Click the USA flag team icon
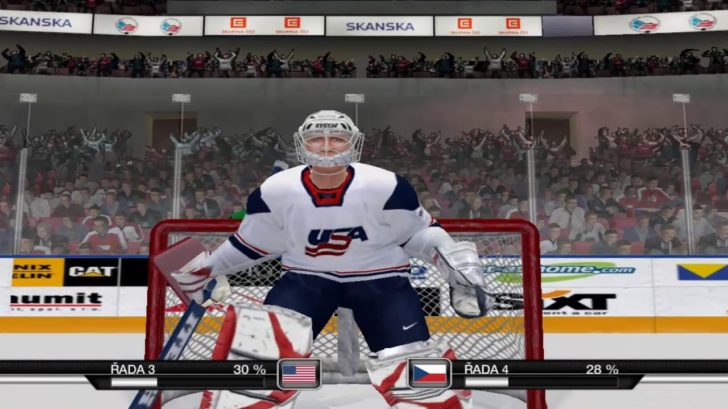 pyautogui.click(x=298, y=374)
